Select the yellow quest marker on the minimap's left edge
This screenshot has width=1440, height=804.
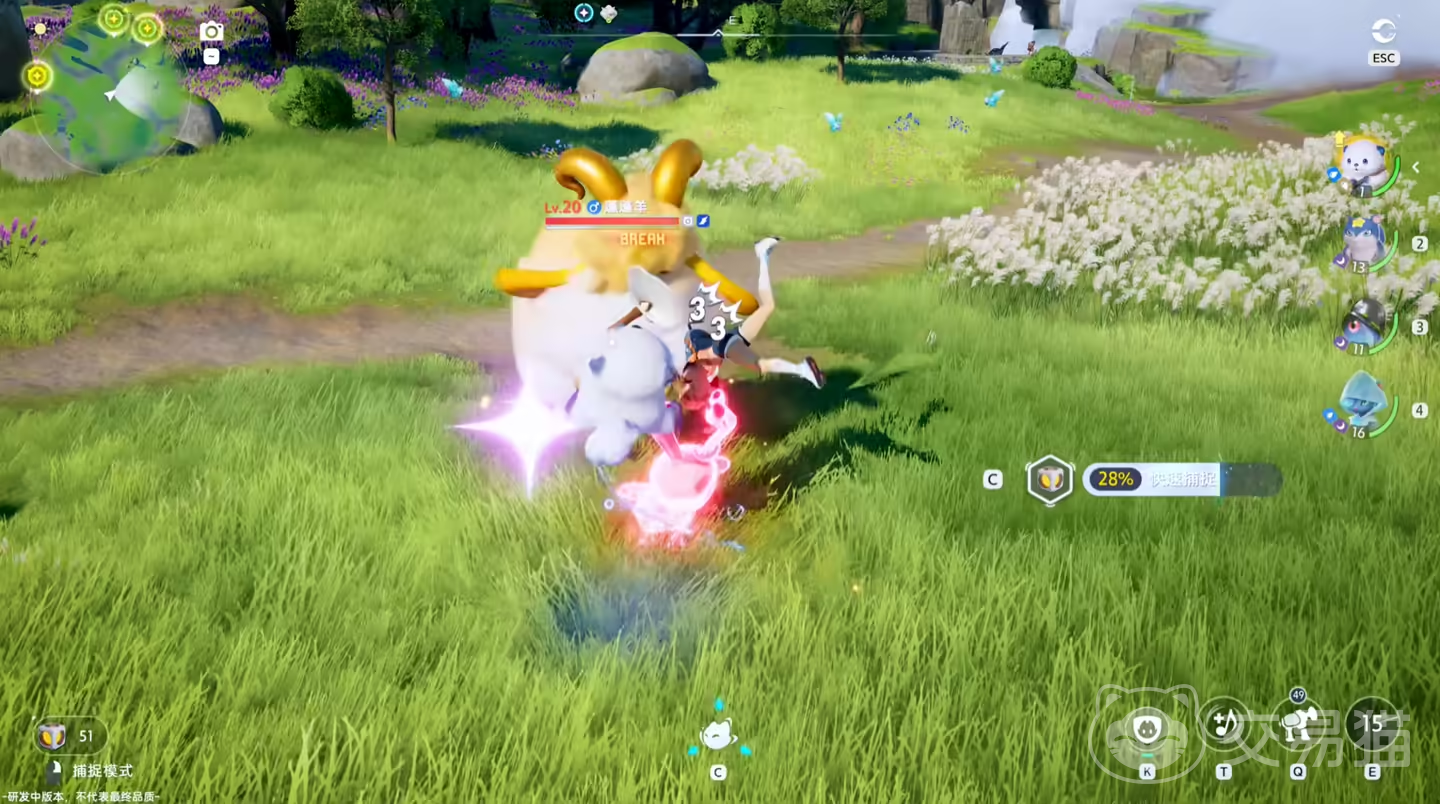[x=37, y=75]
